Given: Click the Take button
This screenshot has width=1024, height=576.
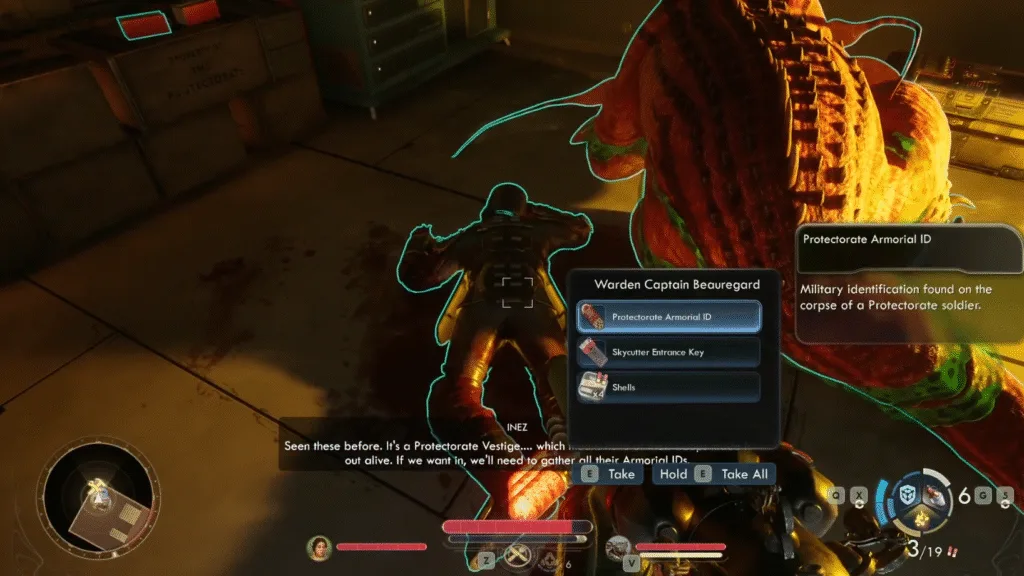Looking at the screenshot, I should 610,474.
